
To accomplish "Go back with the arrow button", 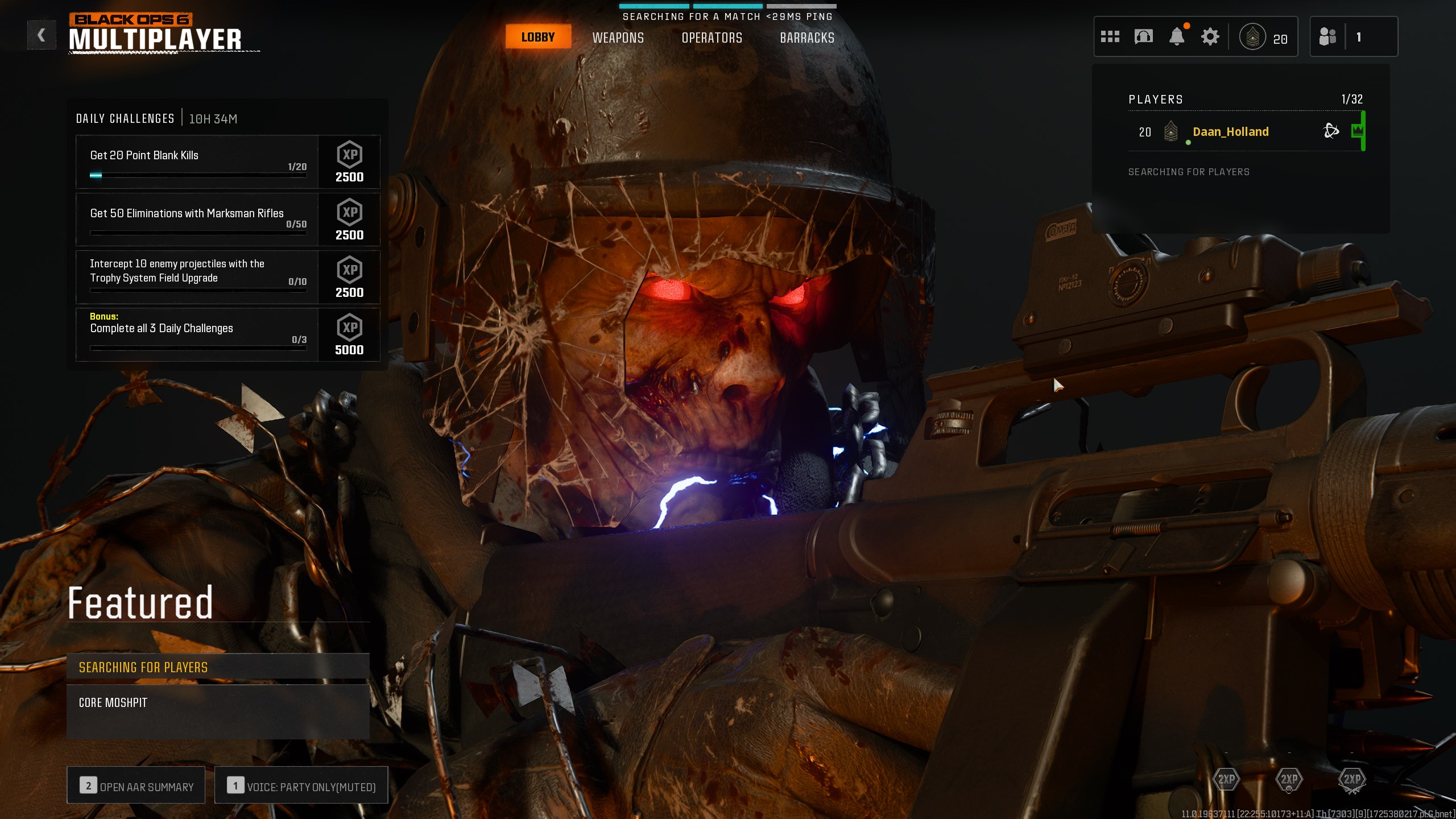I will 42,35.
